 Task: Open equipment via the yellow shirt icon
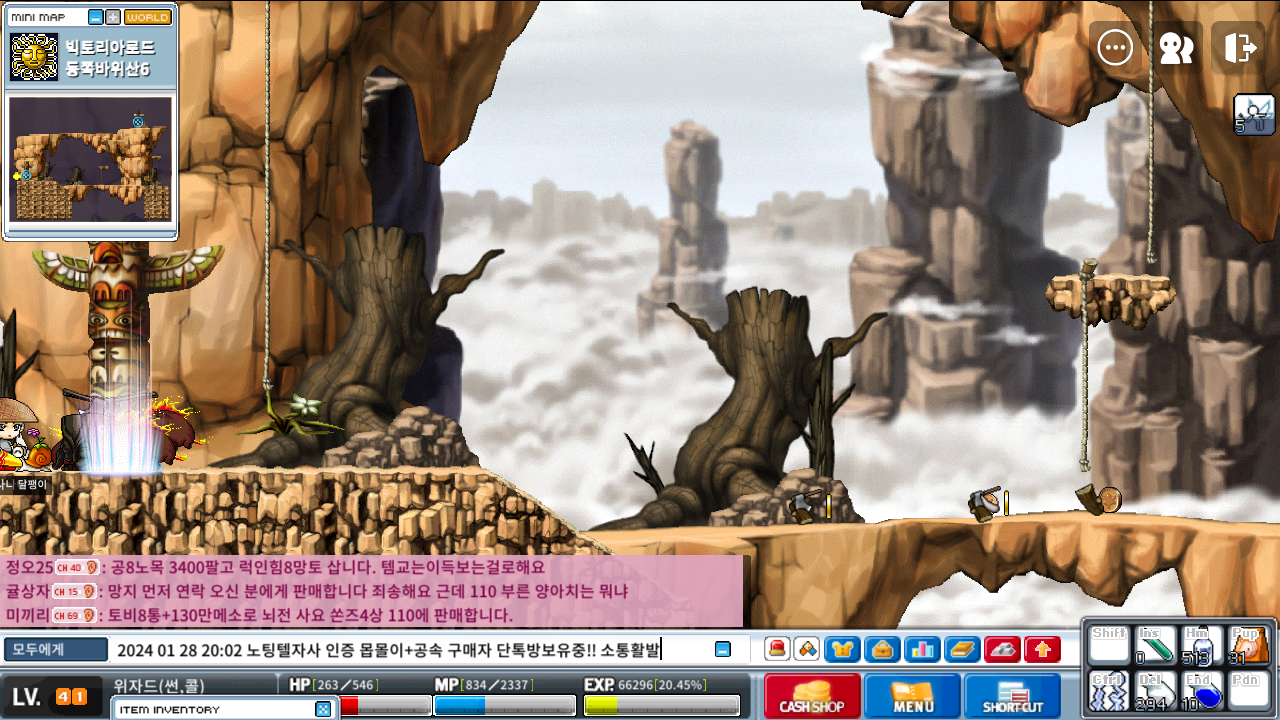[x=842, y=649]
